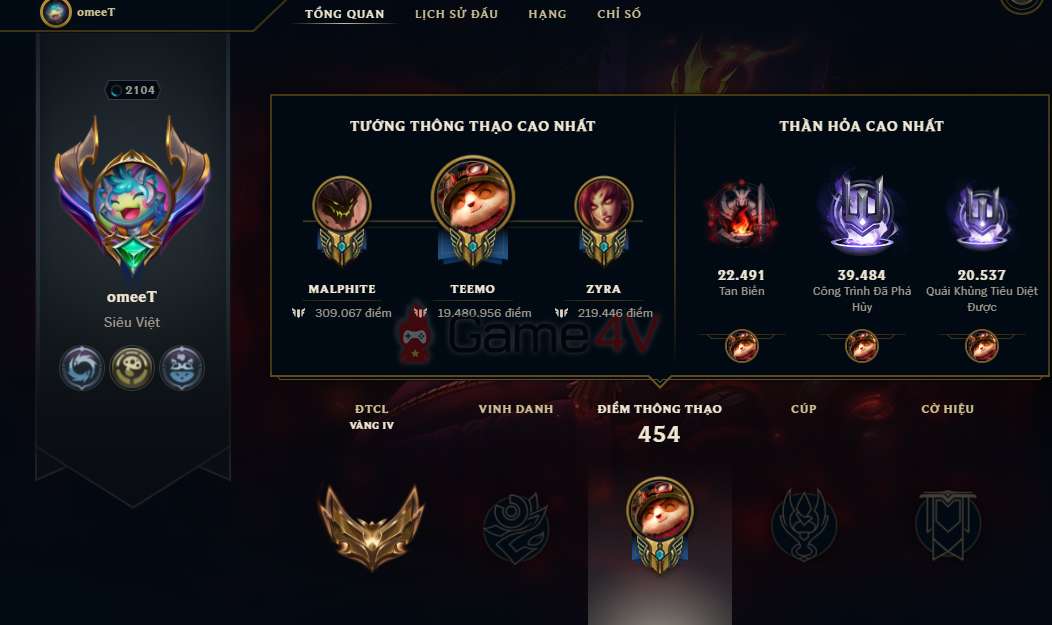The image size is (1052, 625).
Task: View the Vinh Danh honor emblem
Action: click(x=516, y=525)
